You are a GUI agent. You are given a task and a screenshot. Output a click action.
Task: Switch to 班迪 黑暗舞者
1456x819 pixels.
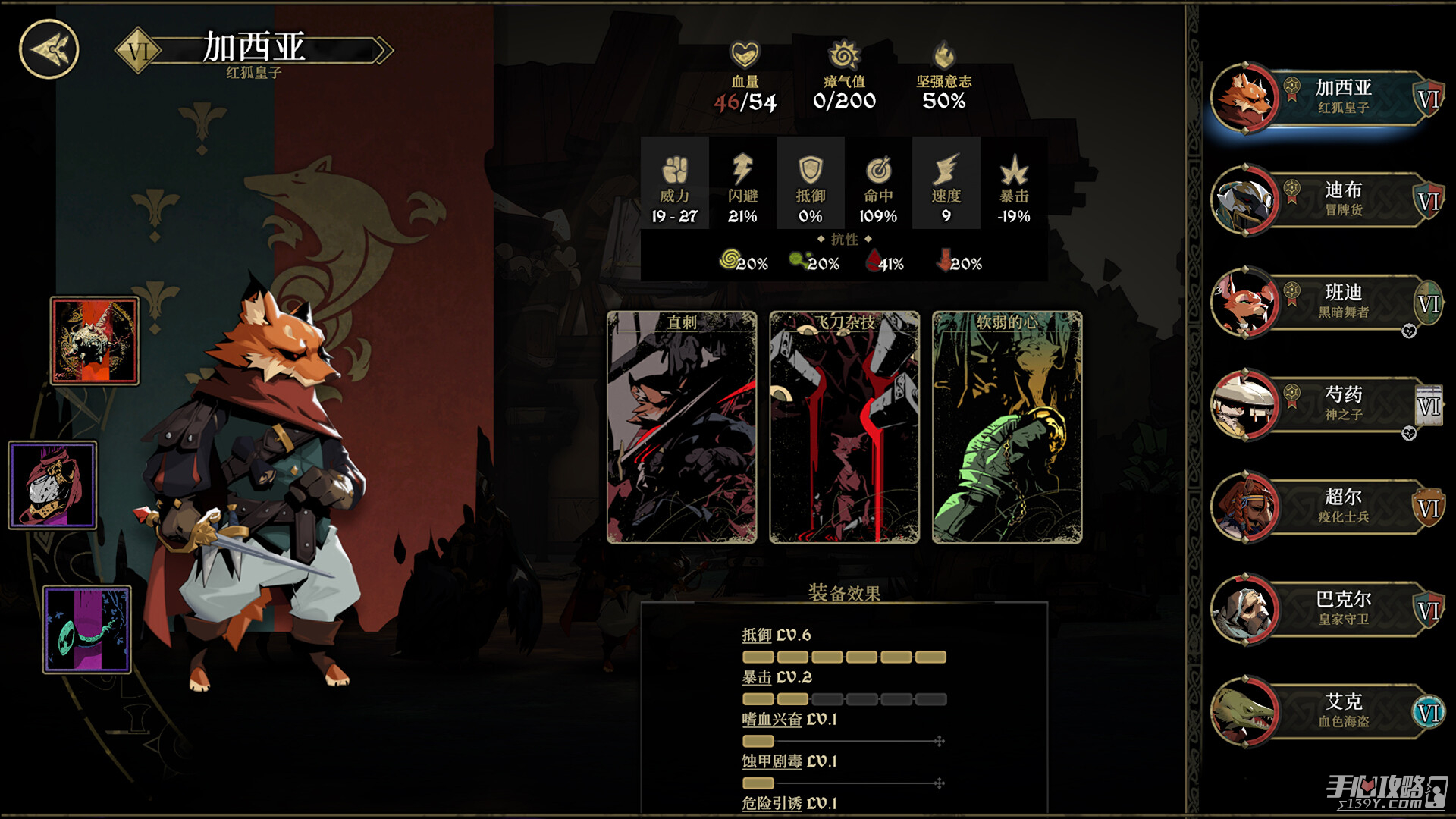pos(1326,303)
